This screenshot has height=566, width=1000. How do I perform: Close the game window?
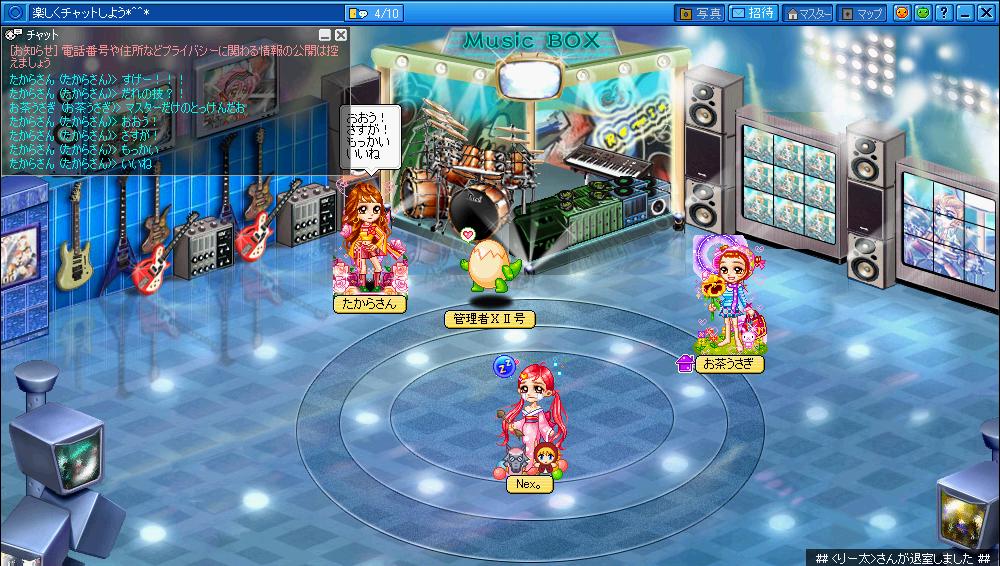[985, 13]
